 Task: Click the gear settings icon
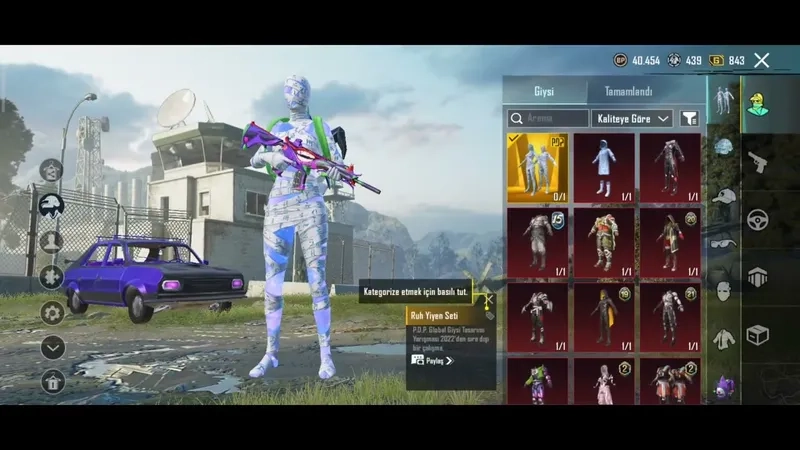pos(52,313)
